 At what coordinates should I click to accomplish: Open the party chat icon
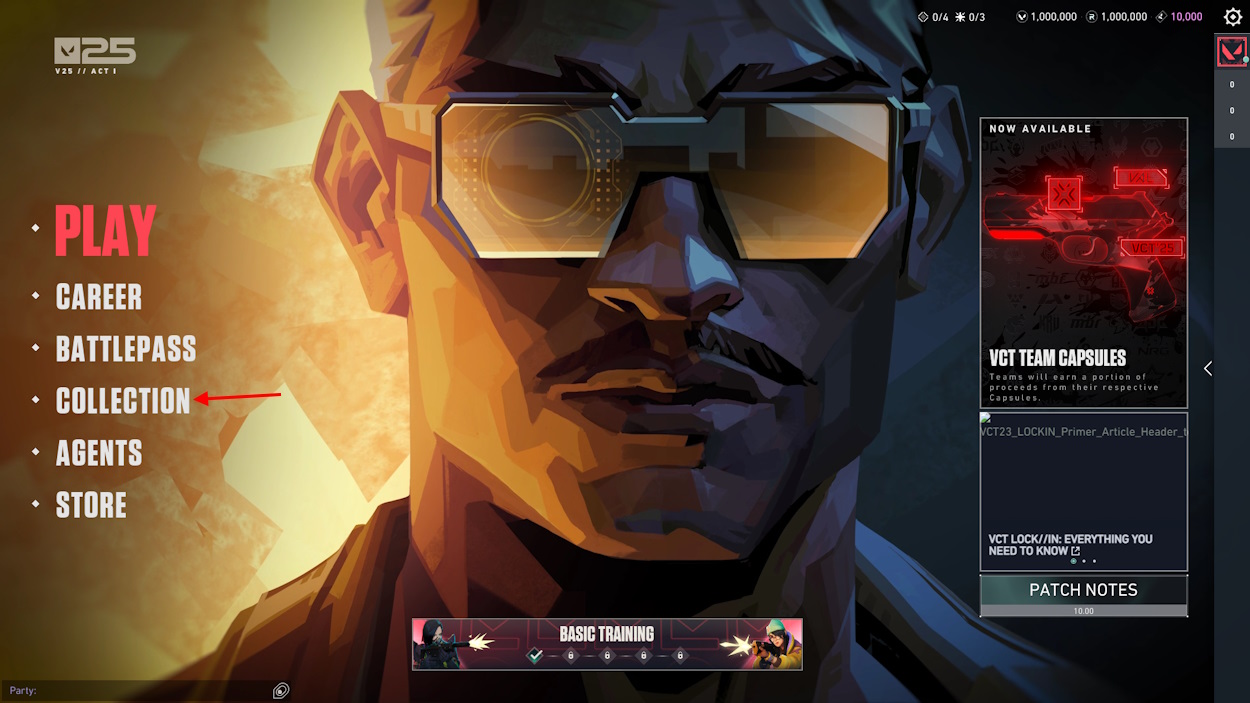[x=281, y=690]
